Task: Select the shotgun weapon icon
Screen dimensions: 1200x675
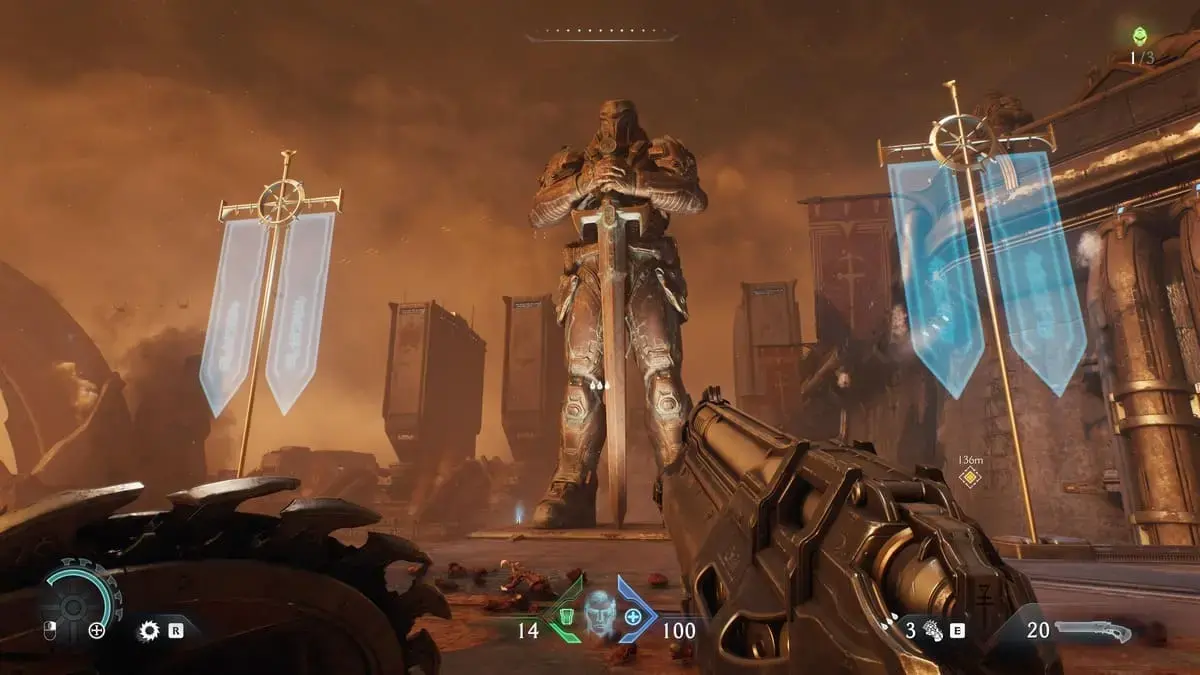Action: point(1093,631)
